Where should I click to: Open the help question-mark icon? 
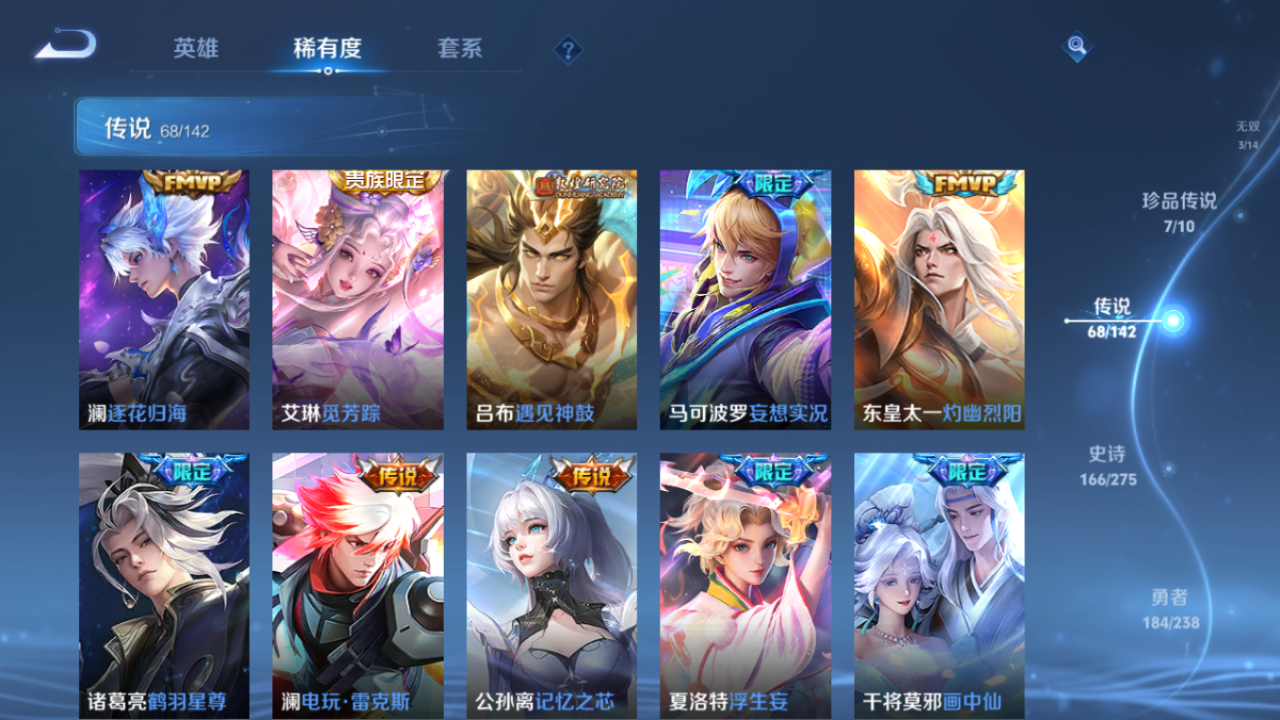pyautogui.click(x=567, y=47)
